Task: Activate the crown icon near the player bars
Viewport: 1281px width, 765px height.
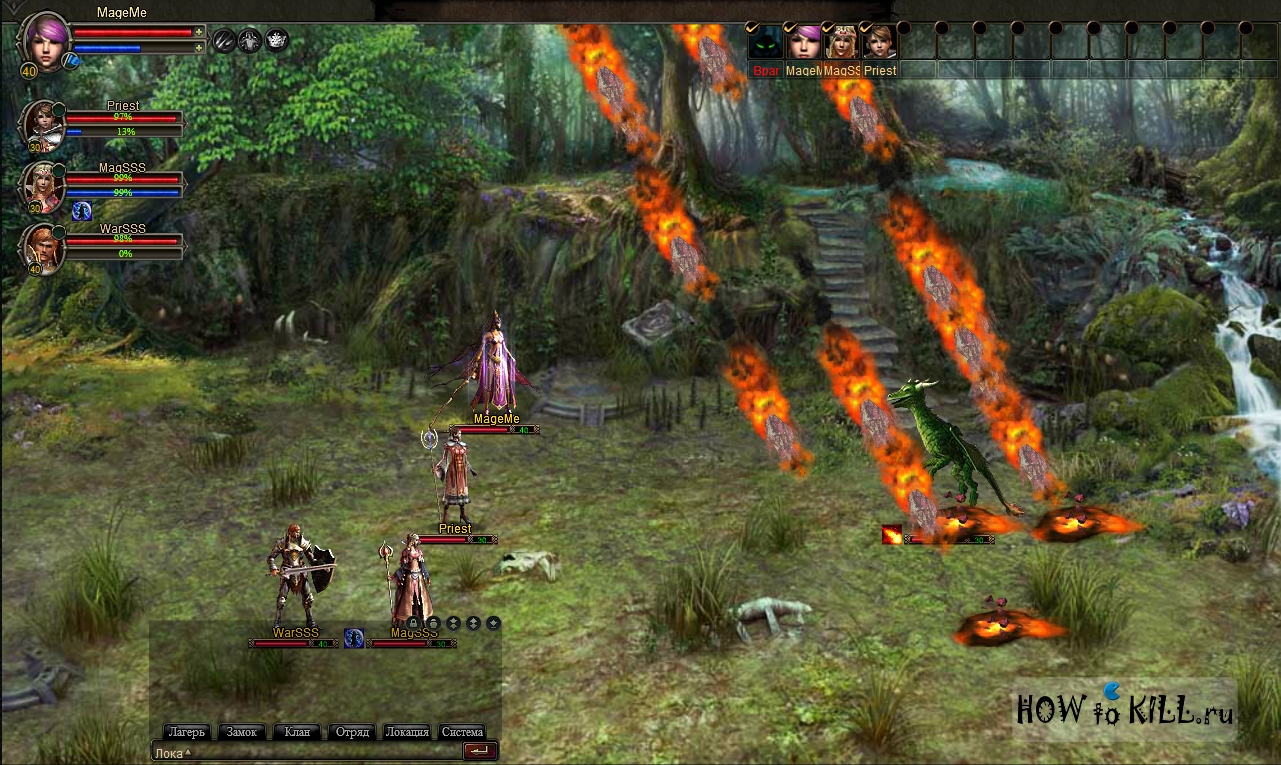Action: [277, 40]
